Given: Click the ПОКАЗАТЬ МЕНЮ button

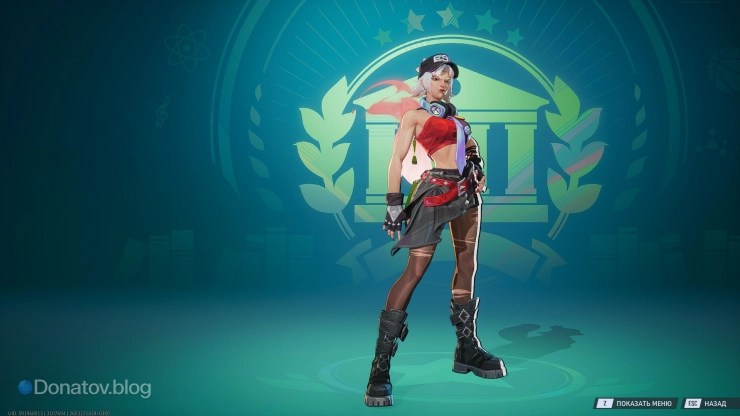Looking at the screenshot, I should [x=636, y=403].
